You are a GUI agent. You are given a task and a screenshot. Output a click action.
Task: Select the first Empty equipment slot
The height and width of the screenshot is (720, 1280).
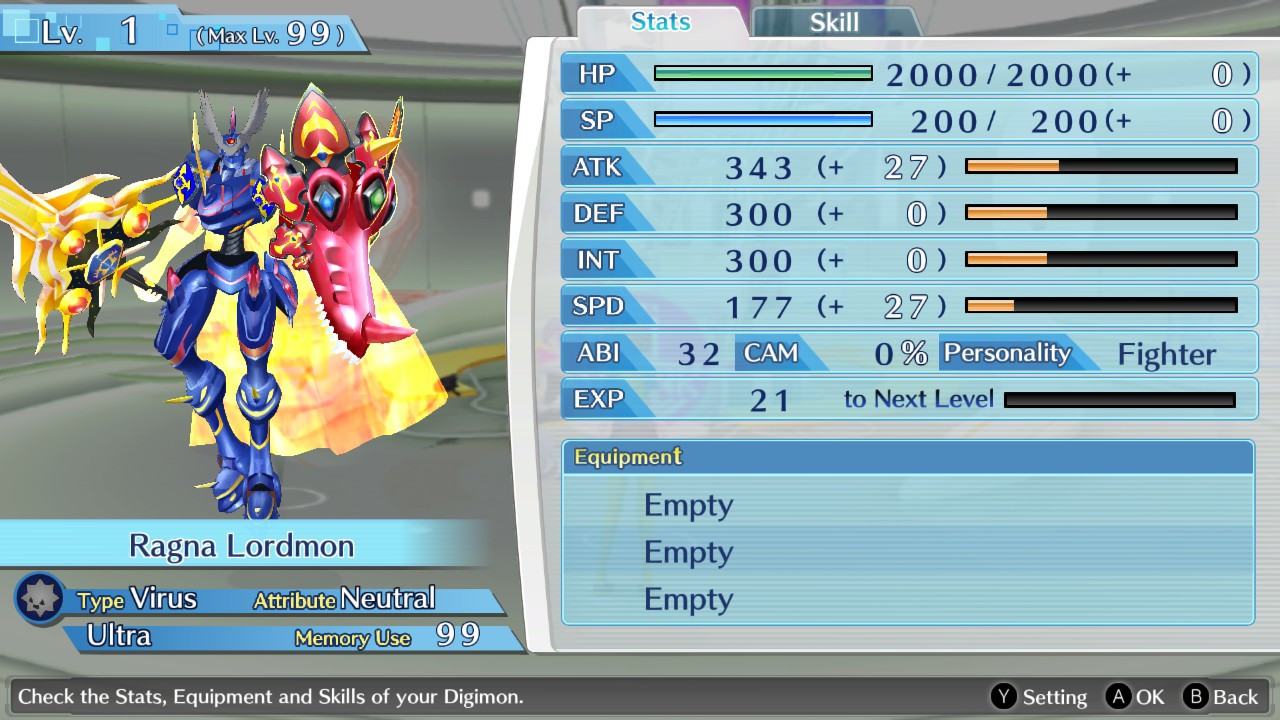pyautogui.click(x=688, y=505)
